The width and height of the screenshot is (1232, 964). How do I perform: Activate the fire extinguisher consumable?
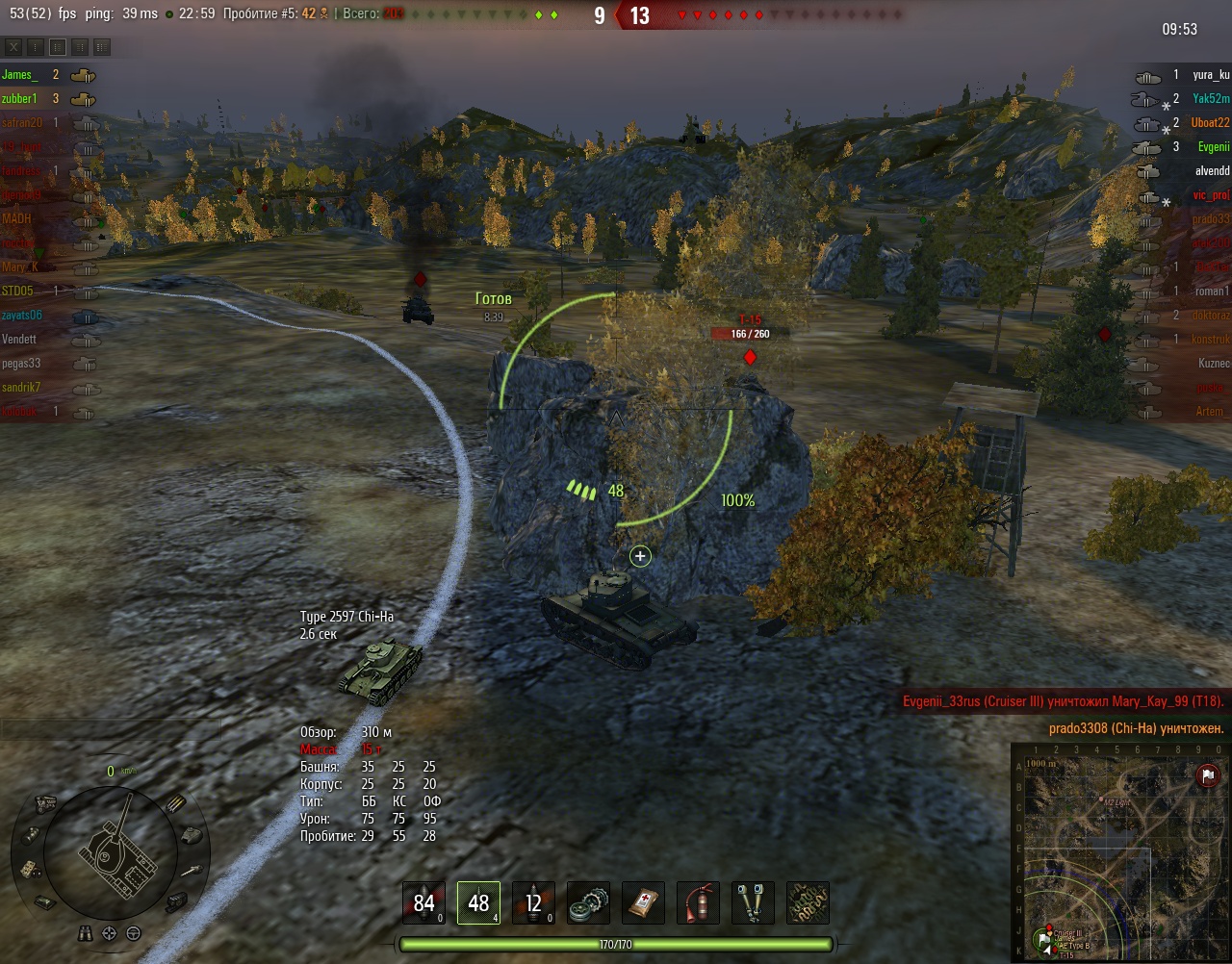698,902
